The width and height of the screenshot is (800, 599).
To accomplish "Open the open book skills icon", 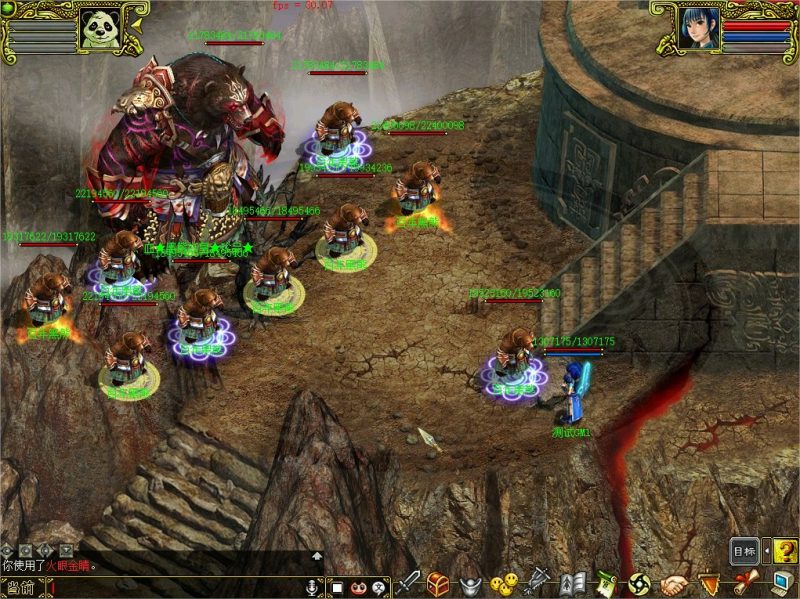I will [572, 583].
